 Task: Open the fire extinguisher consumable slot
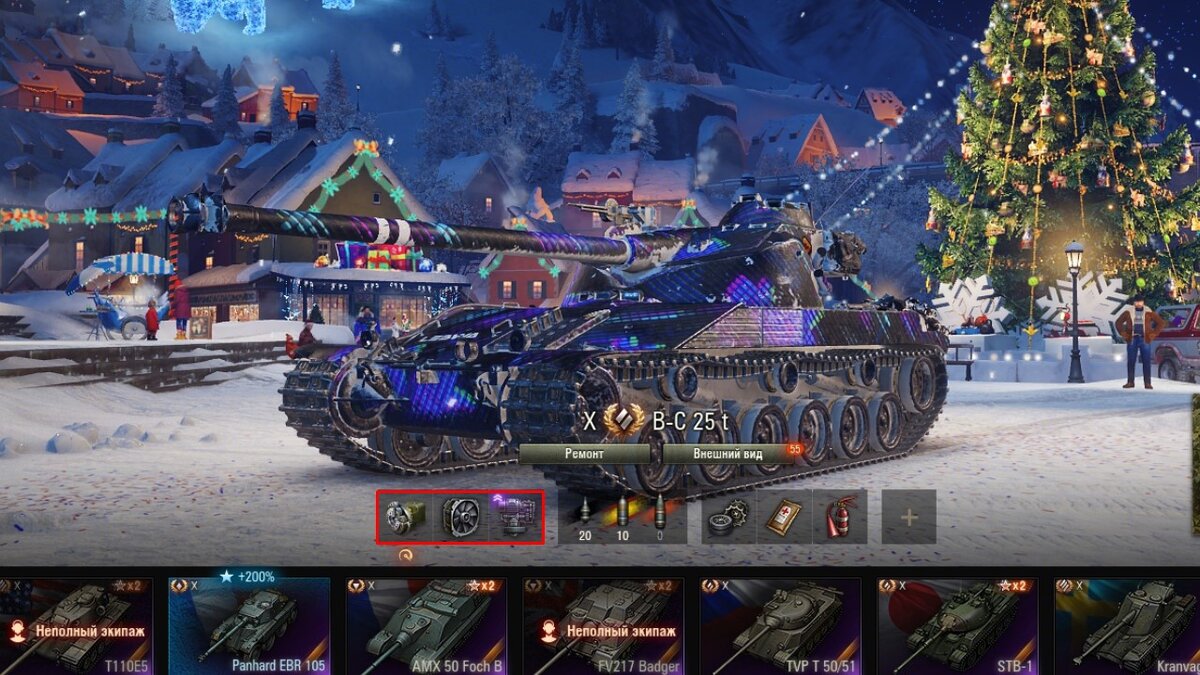coord(840,517)
